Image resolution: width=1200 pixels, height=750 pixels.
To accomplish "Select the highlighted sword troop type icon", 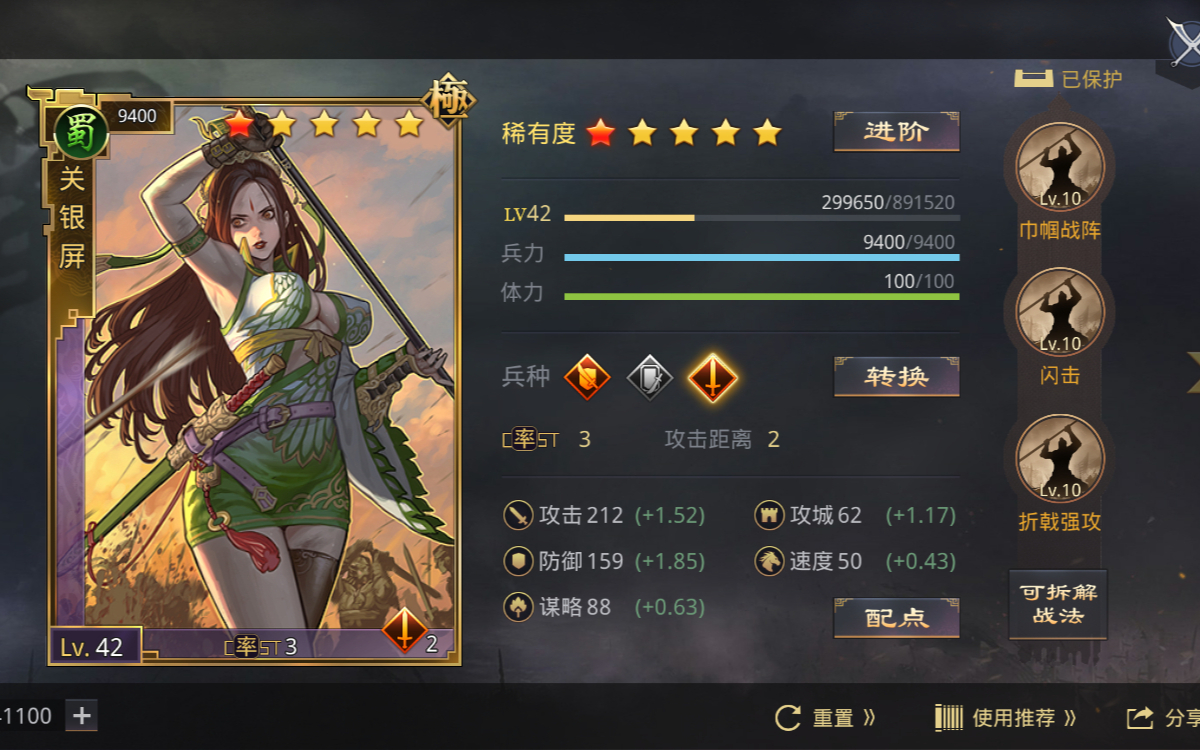I will tap(712, 378).
